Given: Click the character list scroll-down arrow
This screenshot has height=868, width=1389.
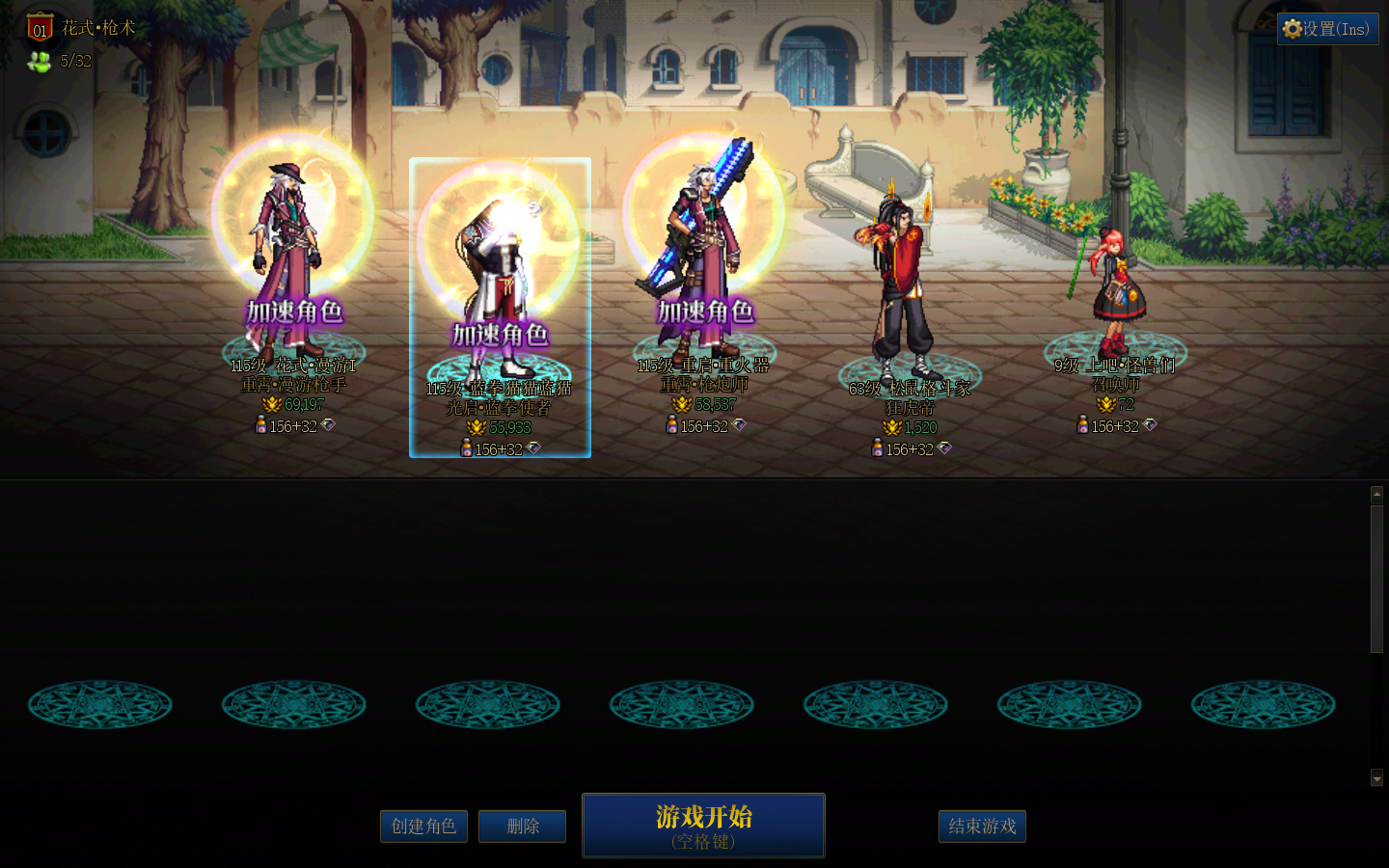Looking at the screenshot, I should click(x=1376, y=778).
